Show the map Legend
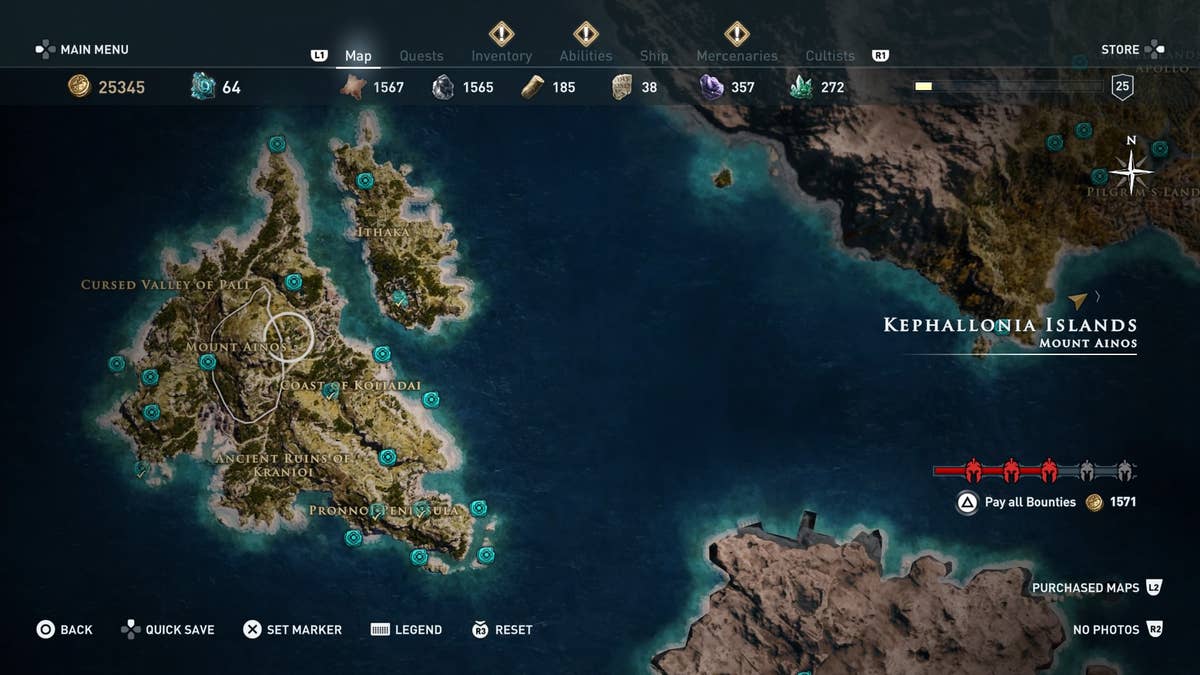The width and height of the screenshot is (1200, 675). [407, 629]
